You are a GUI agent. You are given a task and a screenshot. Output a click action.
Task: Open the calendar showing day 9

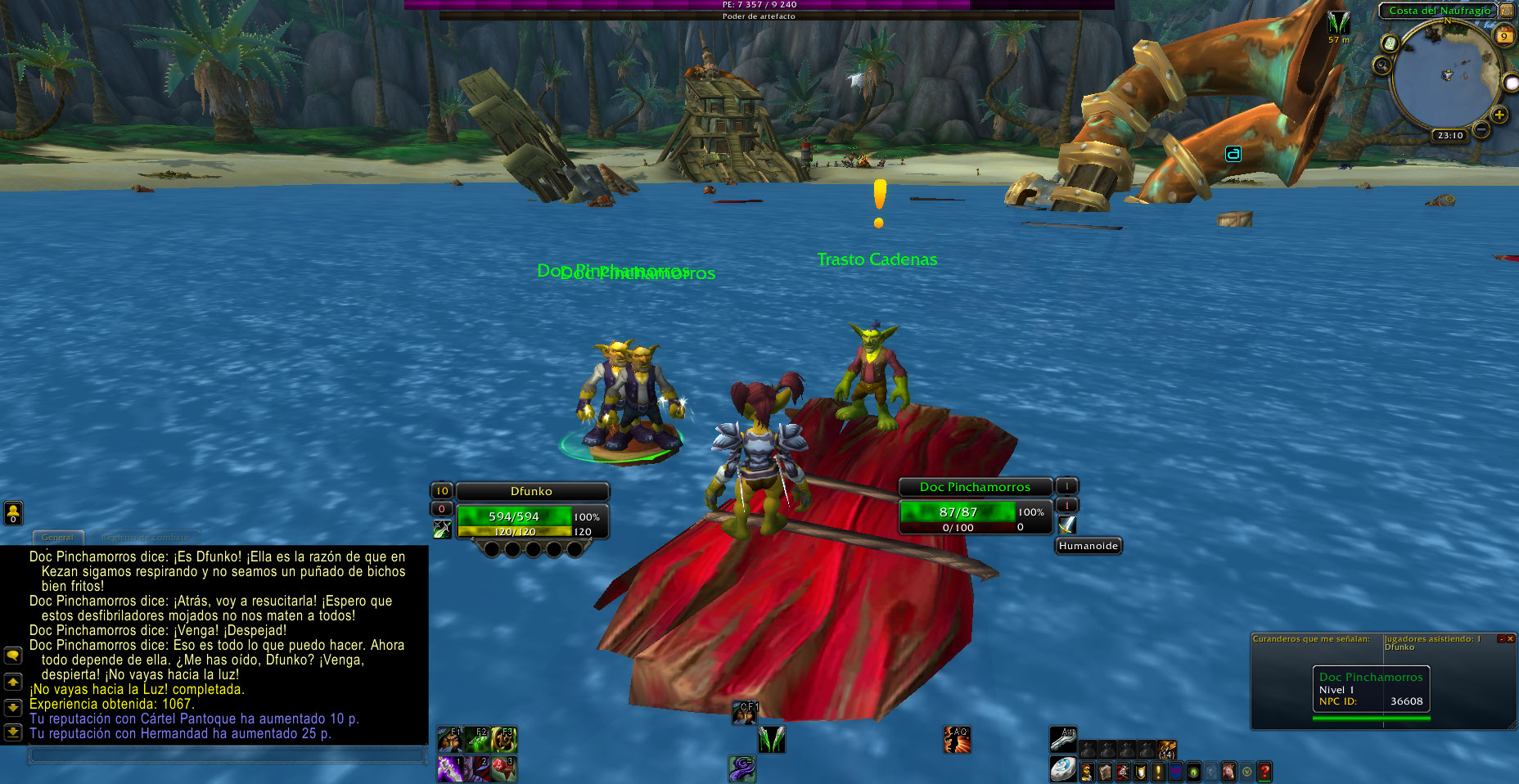coord(1504,36)
